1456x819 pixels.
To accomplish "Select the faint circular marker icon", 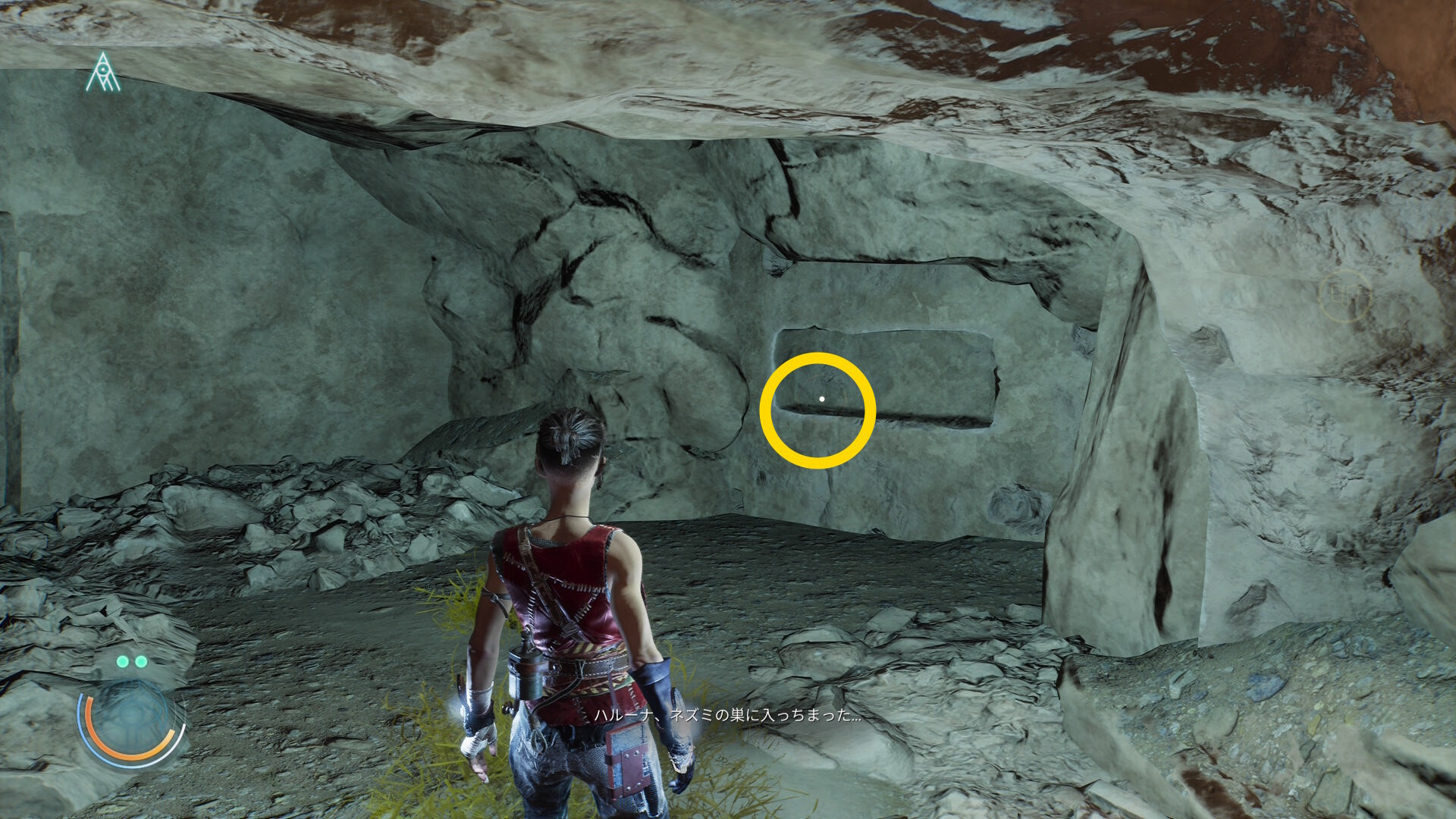I will 1345,297.
